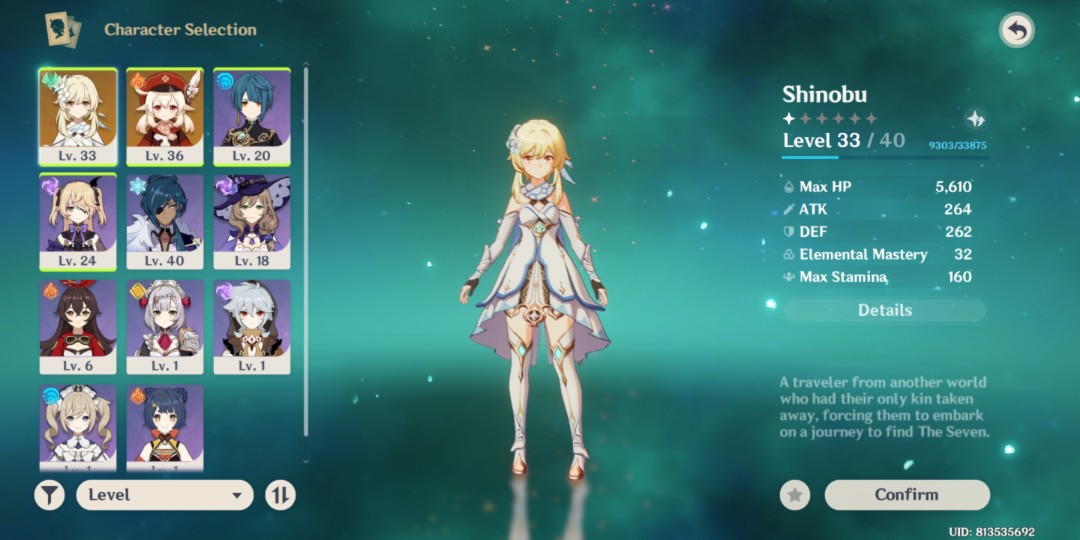
Task: Choose the Lv. 40 Kaeya portrait
Action: pos(165,222)
